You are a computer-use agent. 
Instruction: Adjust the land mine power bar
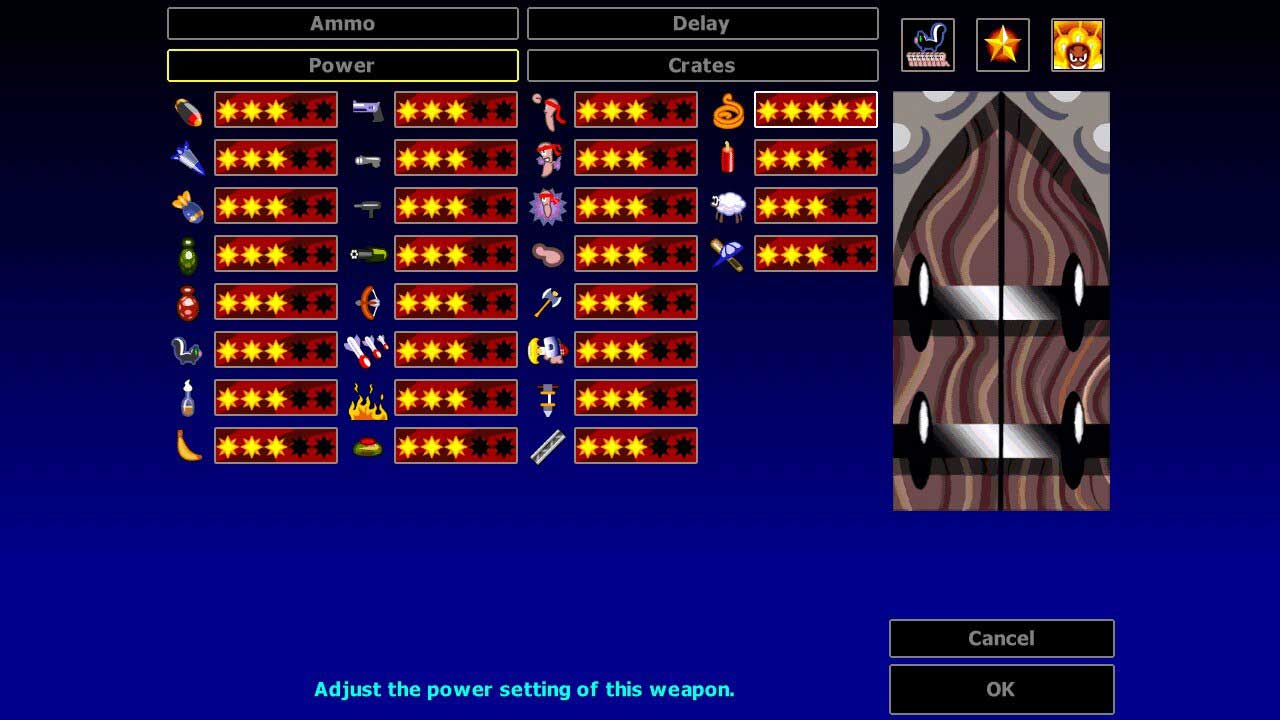pyautogui.click(x=456, y=446)
